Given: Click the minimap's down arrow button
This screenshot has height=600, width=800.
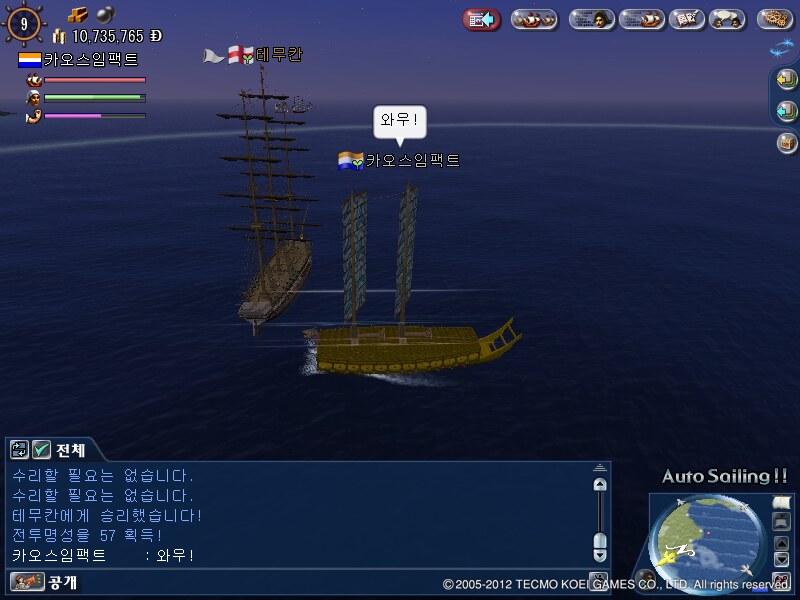Looking at the screenshot, I should [x=781, y=560].
